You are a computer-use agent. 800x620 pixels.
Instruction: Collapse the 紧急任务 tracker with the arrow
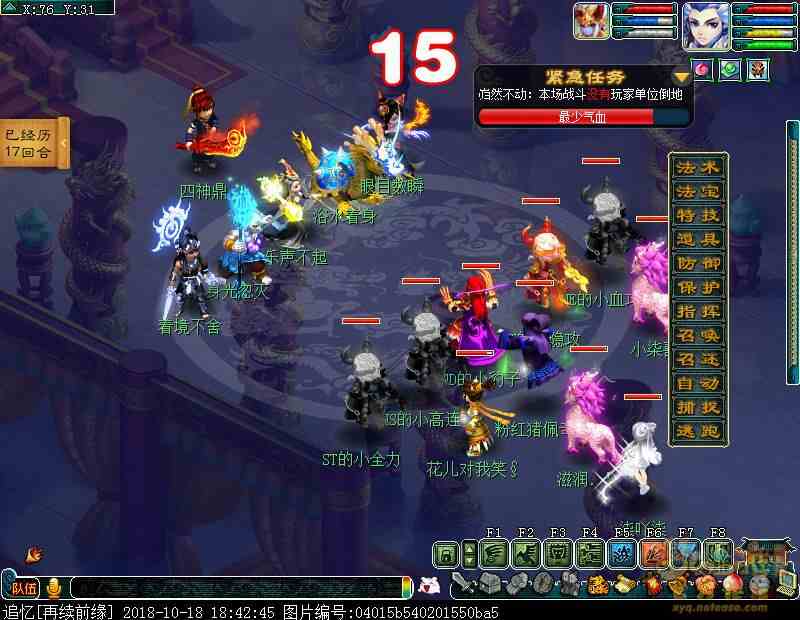(x=681, y=76)
